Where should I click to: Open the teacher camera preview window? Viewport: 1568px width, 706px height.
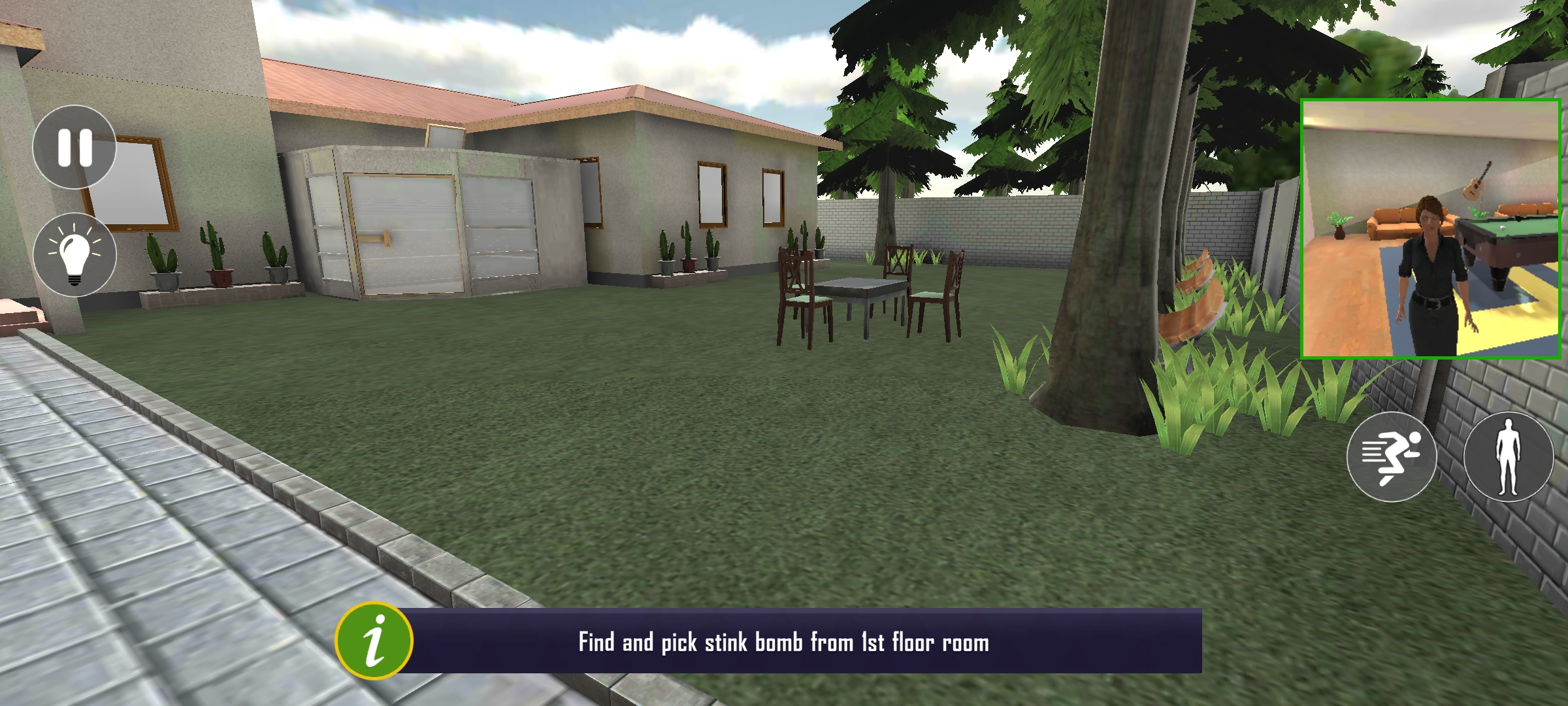coord(1431,229)
